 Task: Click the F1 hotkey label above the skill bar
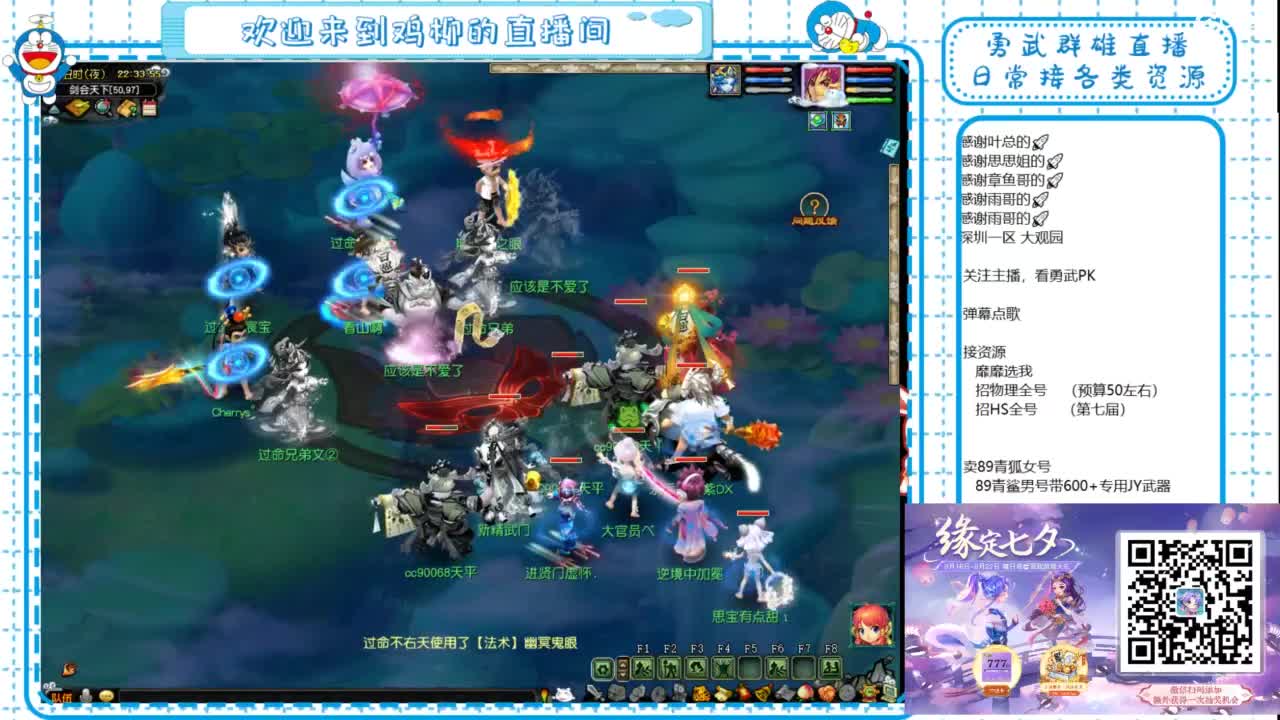(x=643, y=648)
